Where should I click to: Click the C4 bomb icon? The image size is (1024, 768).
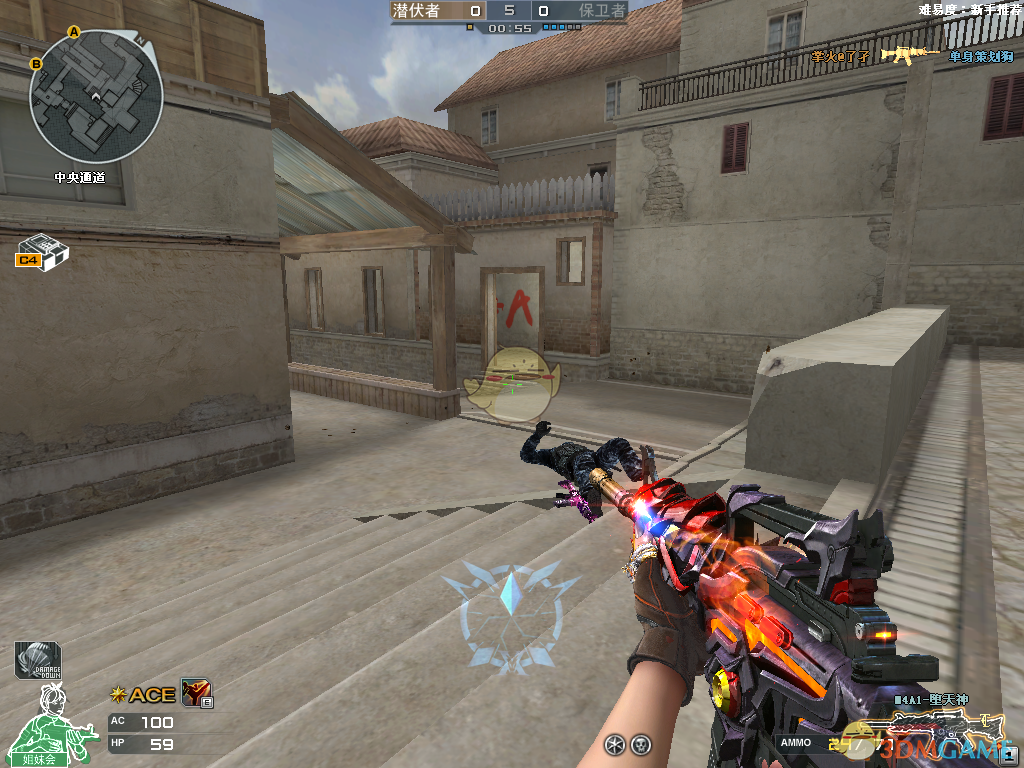pyautogui.click(x=42, y=251)
